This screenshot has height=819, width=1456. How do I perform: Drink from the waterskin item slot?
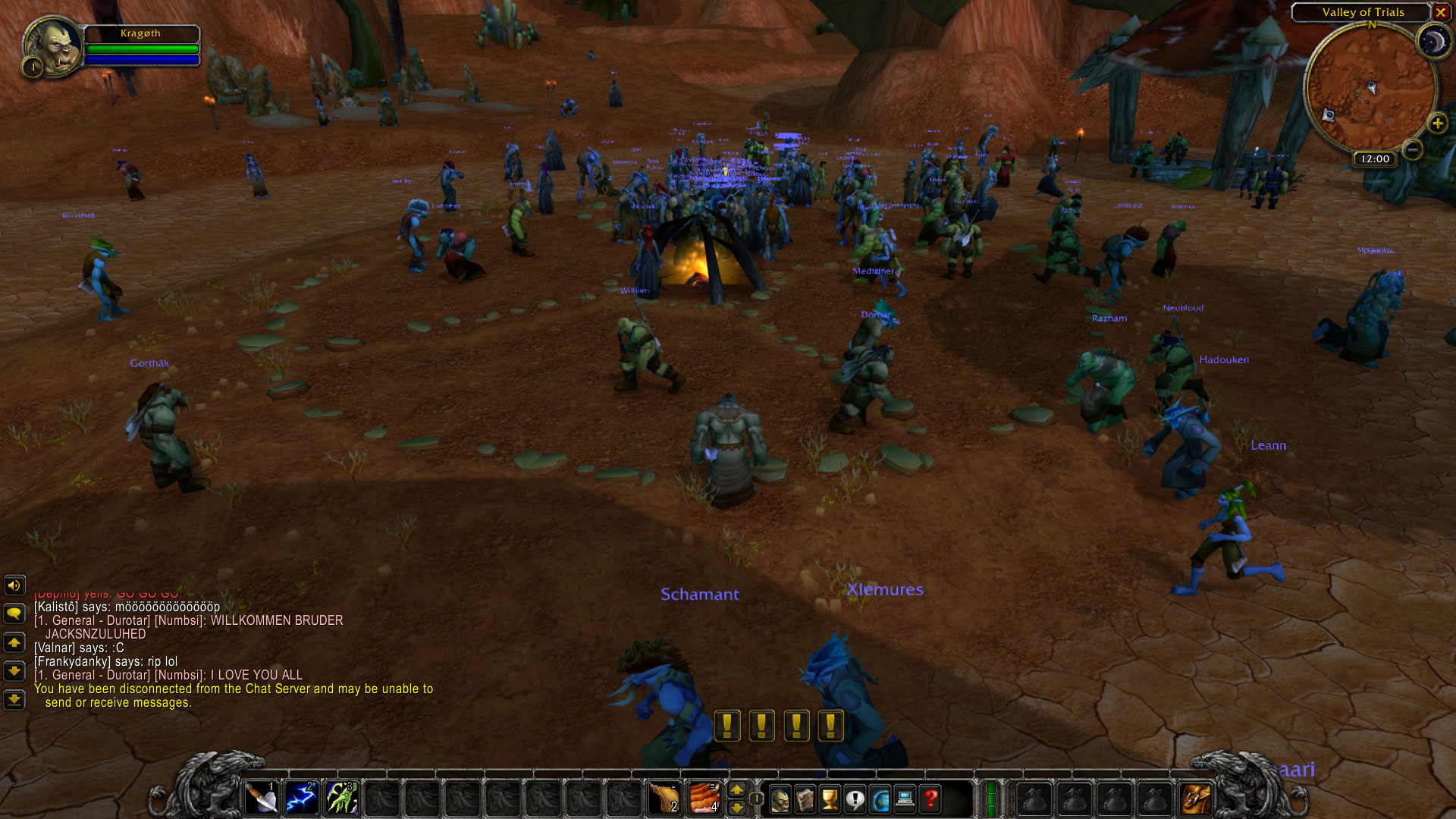664,799
